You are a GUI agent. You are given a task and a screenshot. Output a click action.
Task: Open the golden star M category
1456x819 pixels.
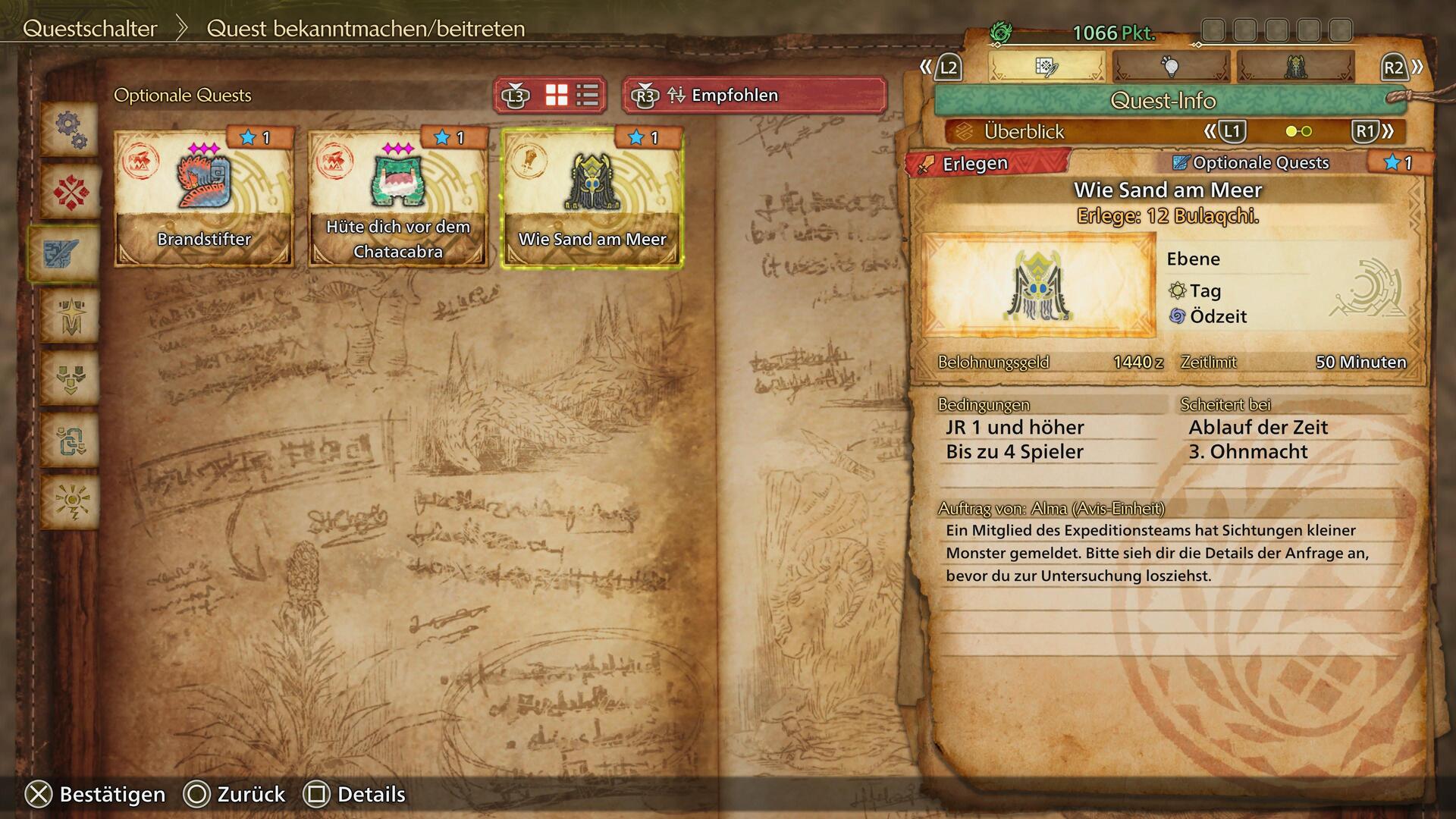coord(71,315)
